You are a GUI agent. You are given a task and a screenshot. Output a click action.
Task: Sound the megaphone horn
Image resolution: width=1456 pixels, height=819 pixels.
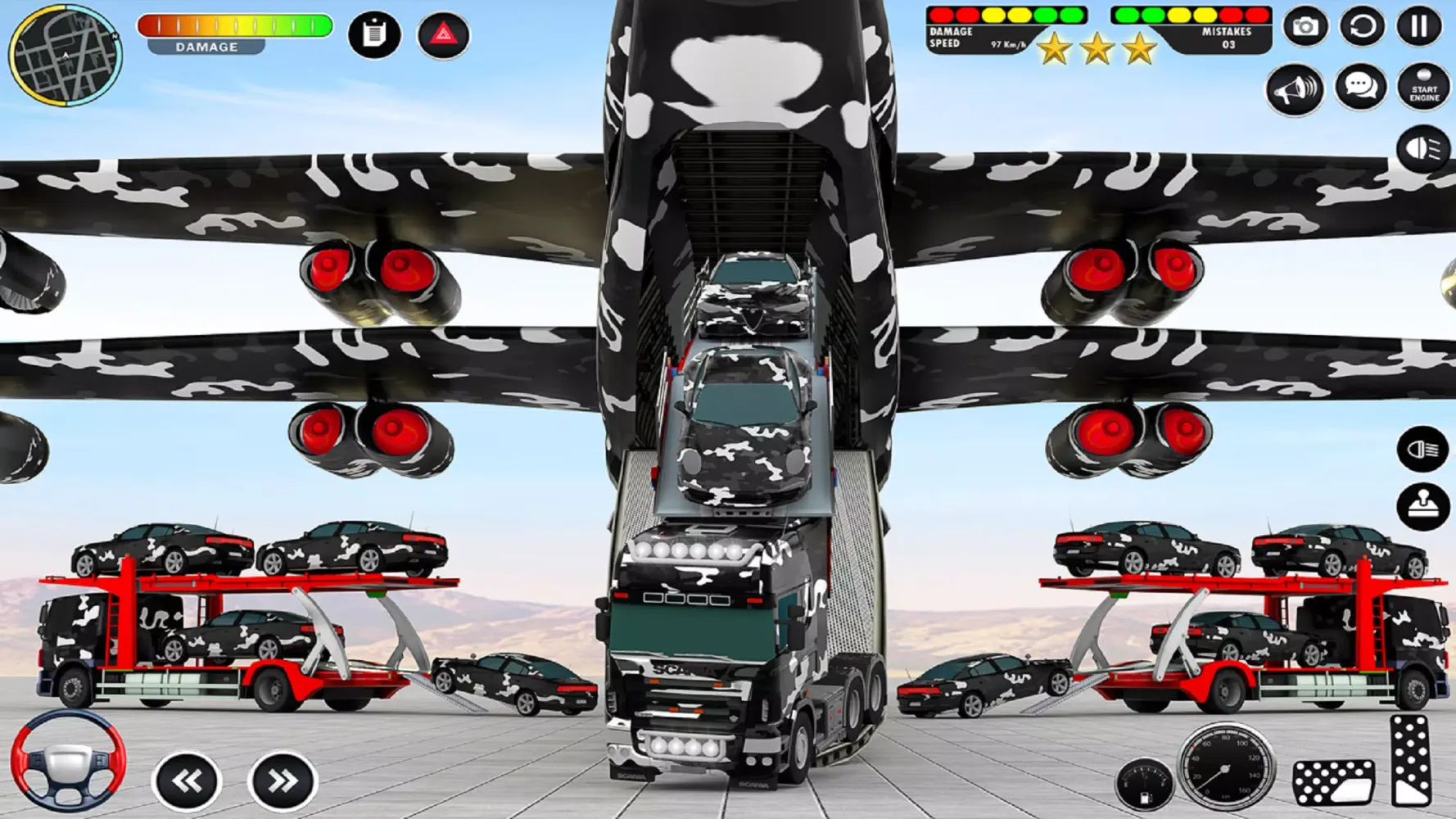click(1295, 88)
